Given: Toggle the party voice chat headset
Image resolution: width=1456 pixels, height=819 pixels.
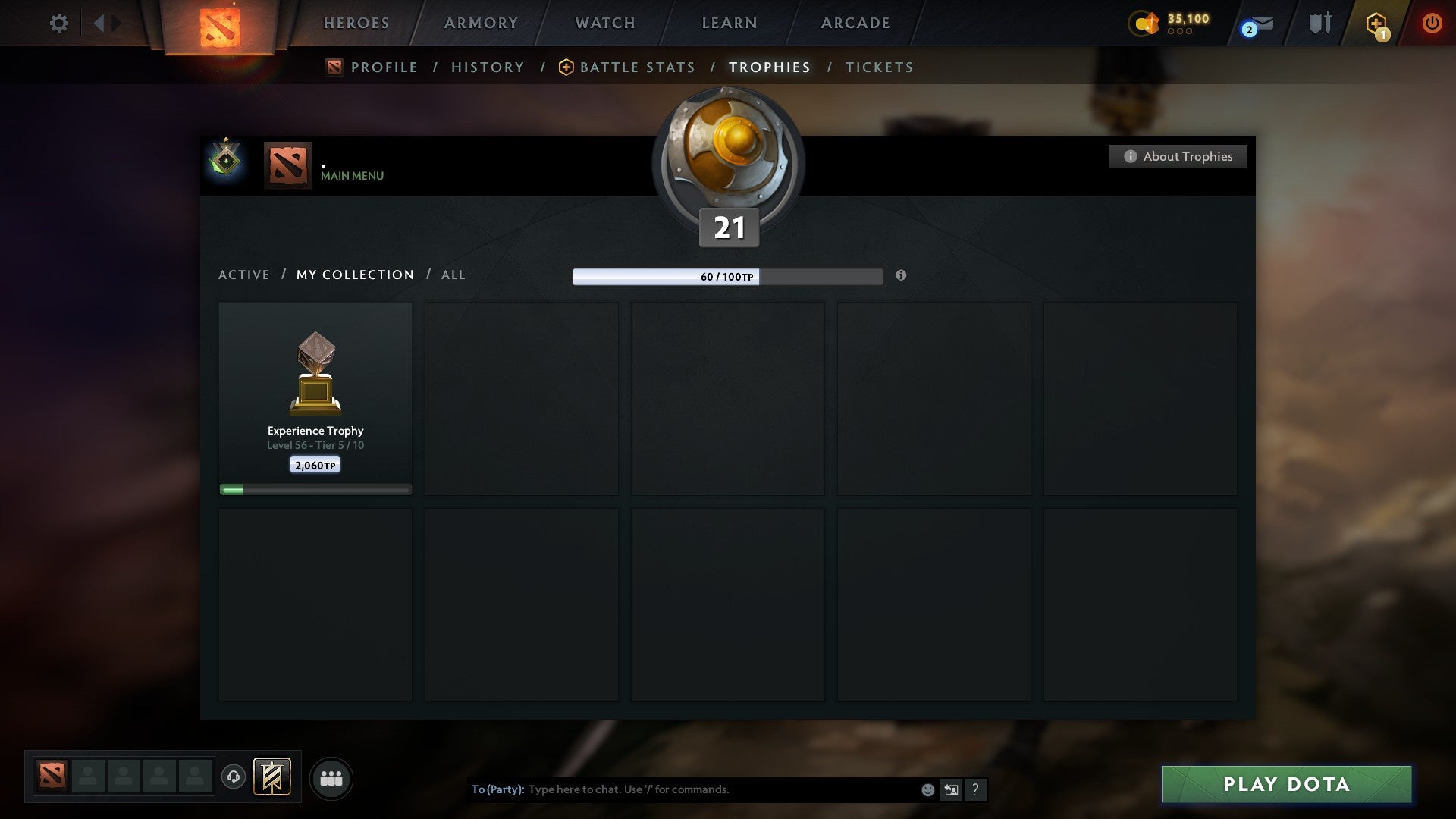Looking at the screenshot, I should [x=233, y=778].
